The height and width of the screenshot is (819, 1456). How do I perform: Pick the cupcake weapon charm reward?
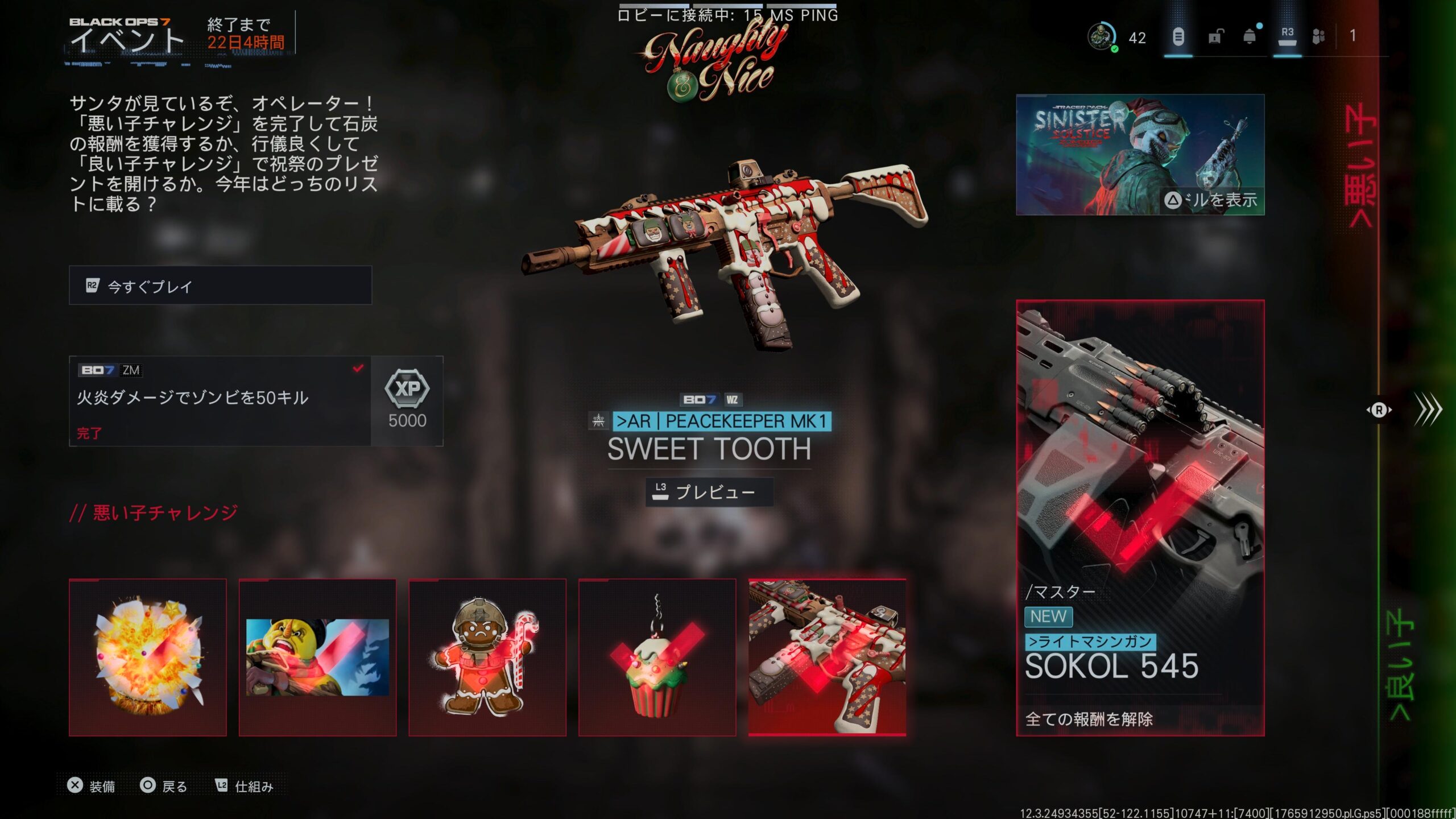coord(657,657)
